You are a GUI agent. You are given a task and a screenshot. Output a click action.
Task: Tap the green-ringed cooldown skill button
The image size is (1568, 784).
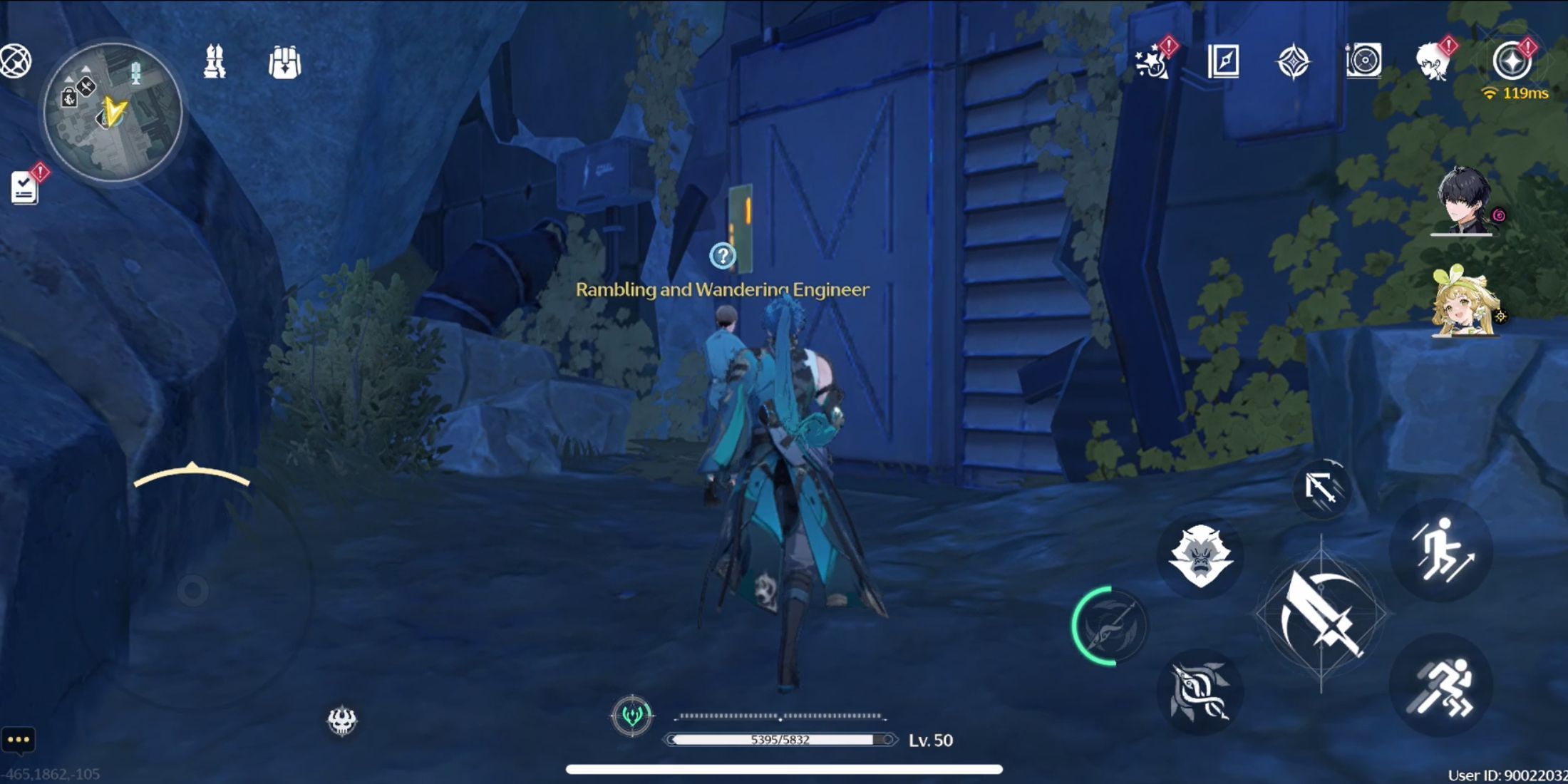pos(1110,626)
